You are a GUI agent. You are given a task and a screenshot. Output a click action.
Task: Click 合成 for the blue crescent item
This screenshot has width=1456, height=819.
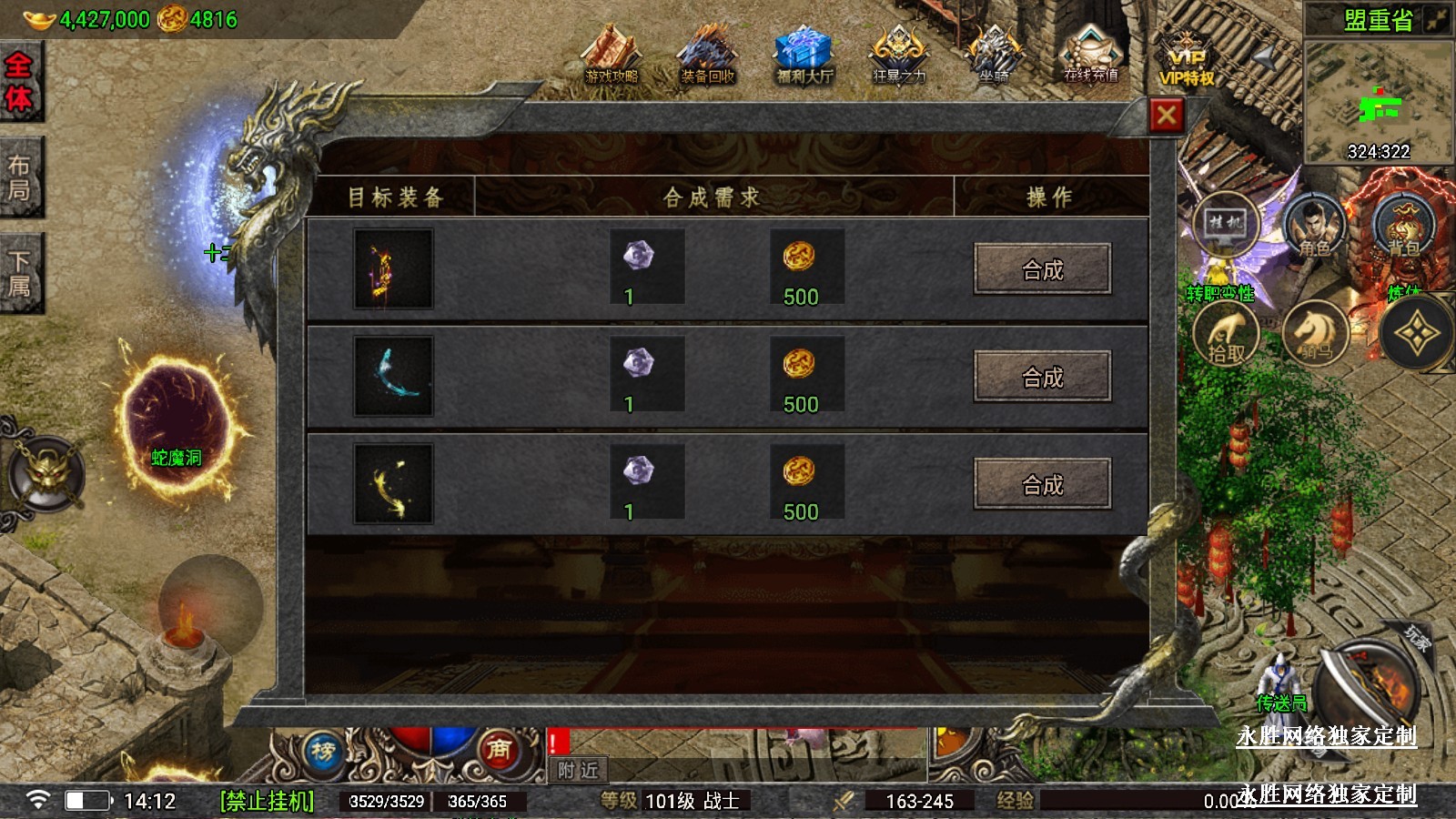pos(1042,377)
